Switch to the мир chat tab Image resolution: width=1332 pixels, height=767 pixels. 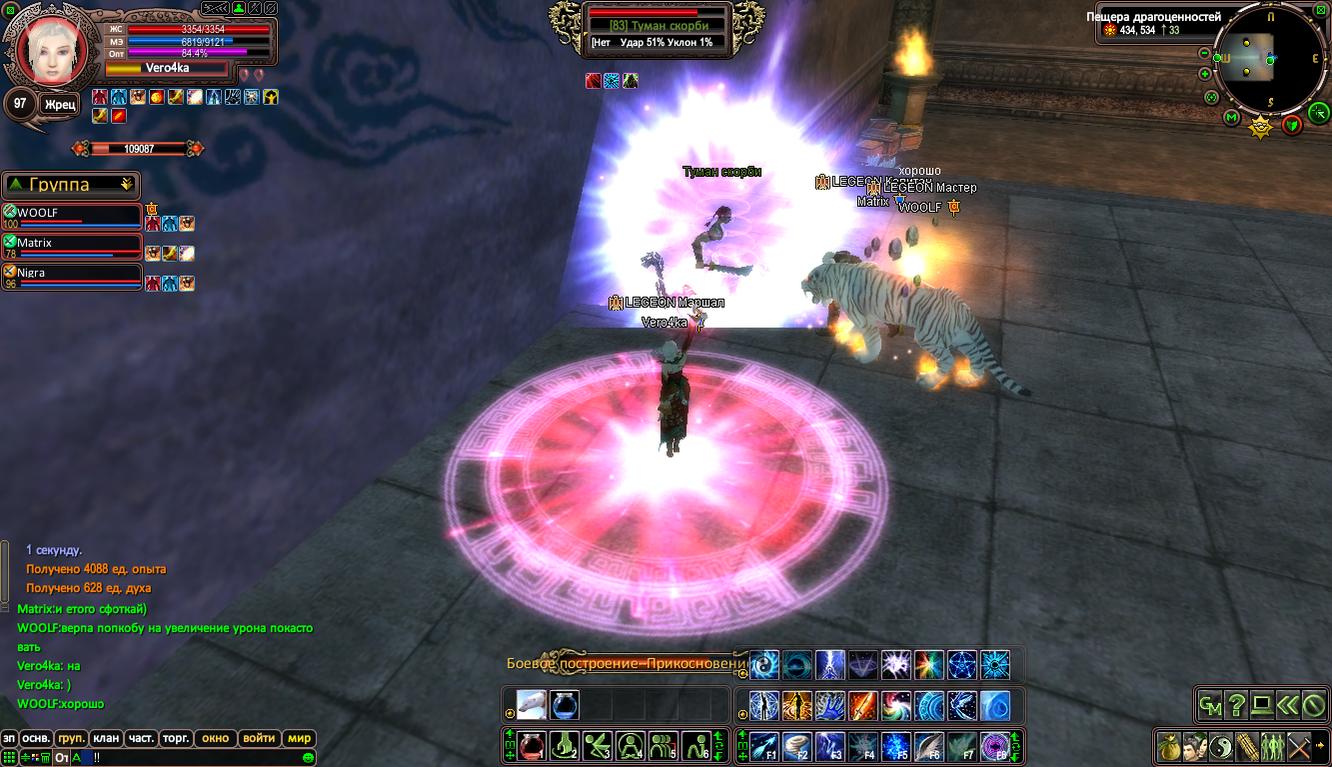pos(299,738)
